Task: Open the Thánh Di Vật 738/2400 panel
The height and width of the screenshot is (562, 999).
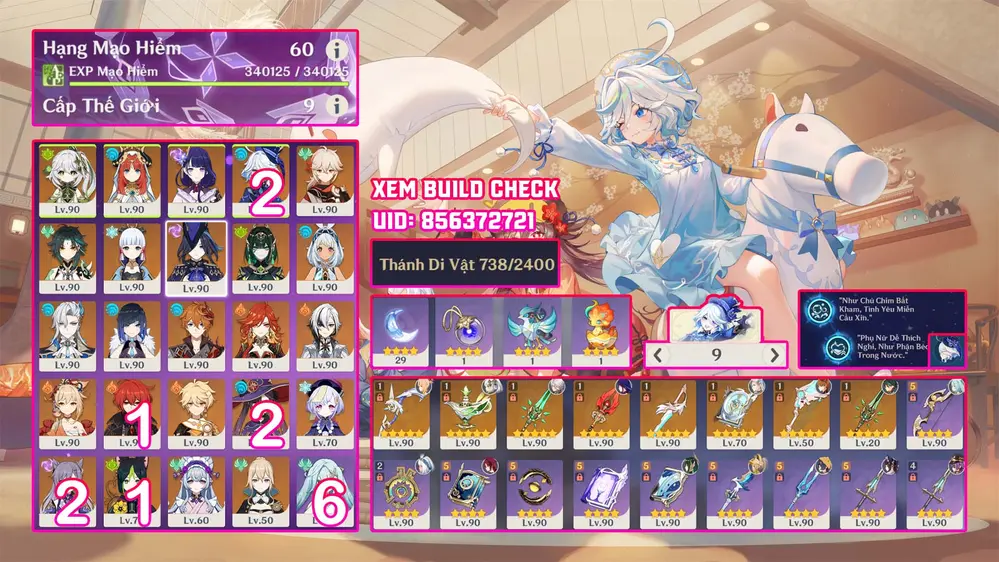Action: 465,265
